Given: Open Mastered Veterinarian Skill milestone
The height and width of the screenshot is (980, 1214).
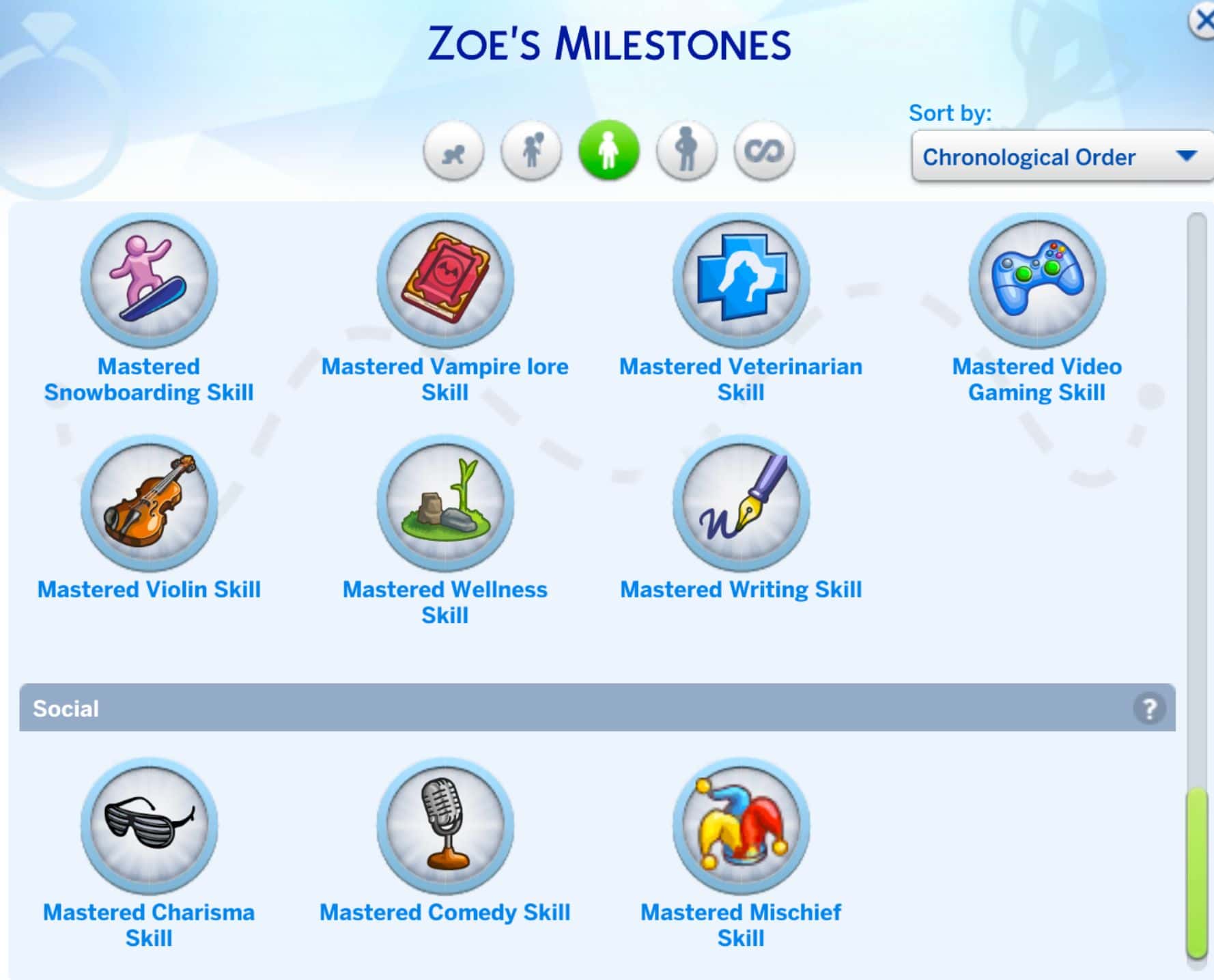Looking at the screenshot, I should click(741, 279).
